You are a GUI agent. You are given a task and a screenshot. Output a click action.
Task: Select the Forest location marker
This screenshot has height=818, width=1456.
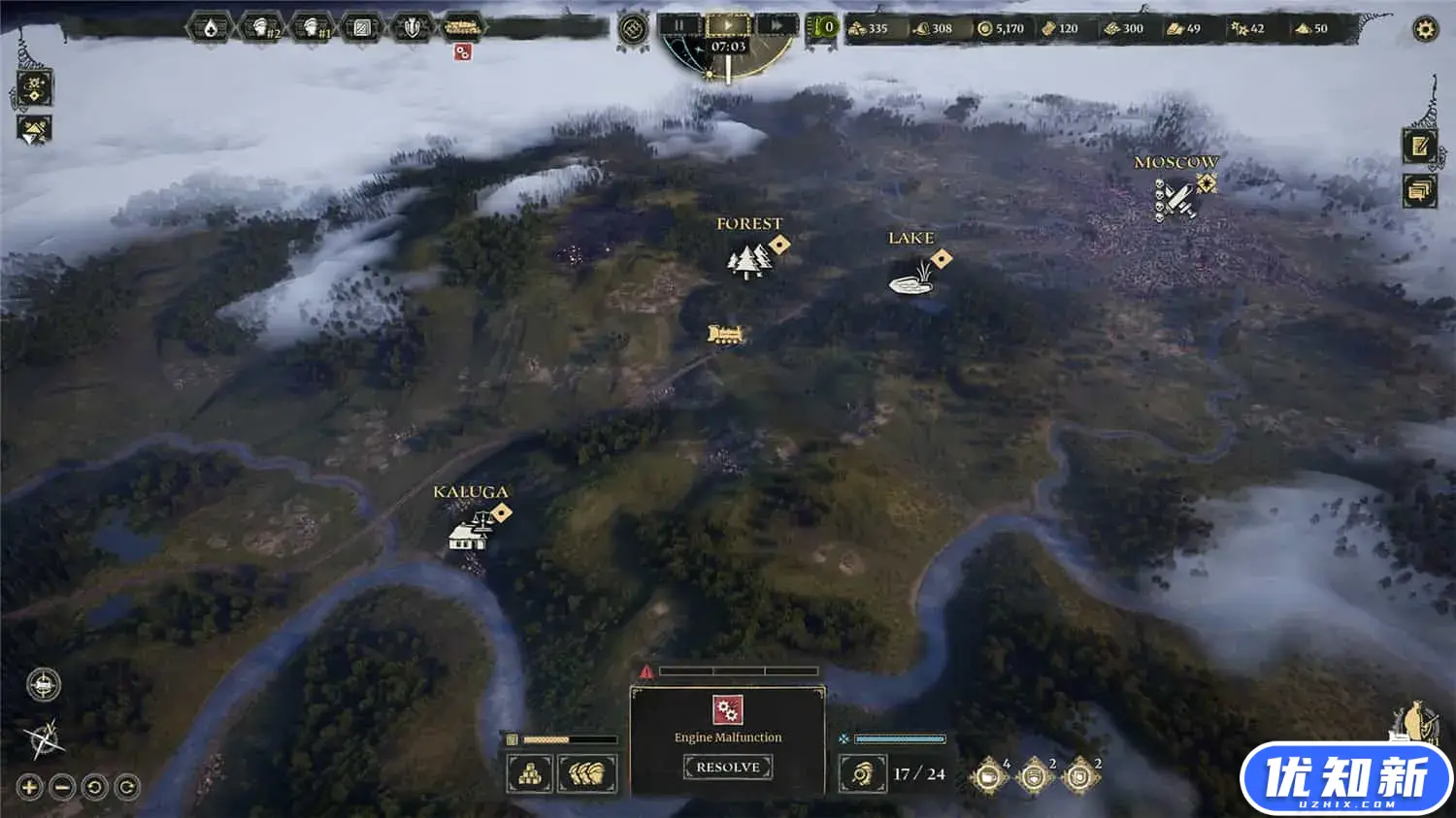point(748,260)
